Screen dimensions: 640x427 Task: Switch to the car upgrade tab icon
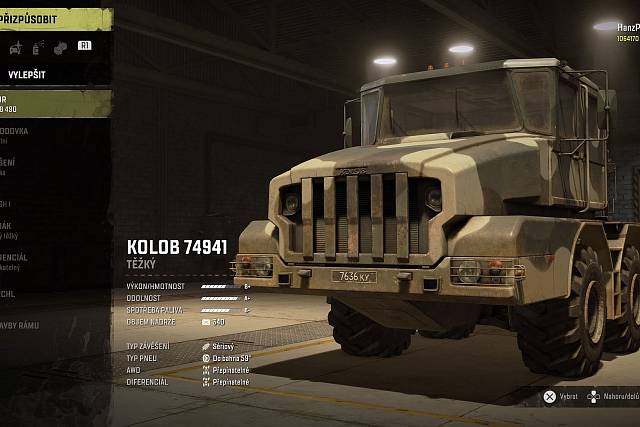pos(16,47)
